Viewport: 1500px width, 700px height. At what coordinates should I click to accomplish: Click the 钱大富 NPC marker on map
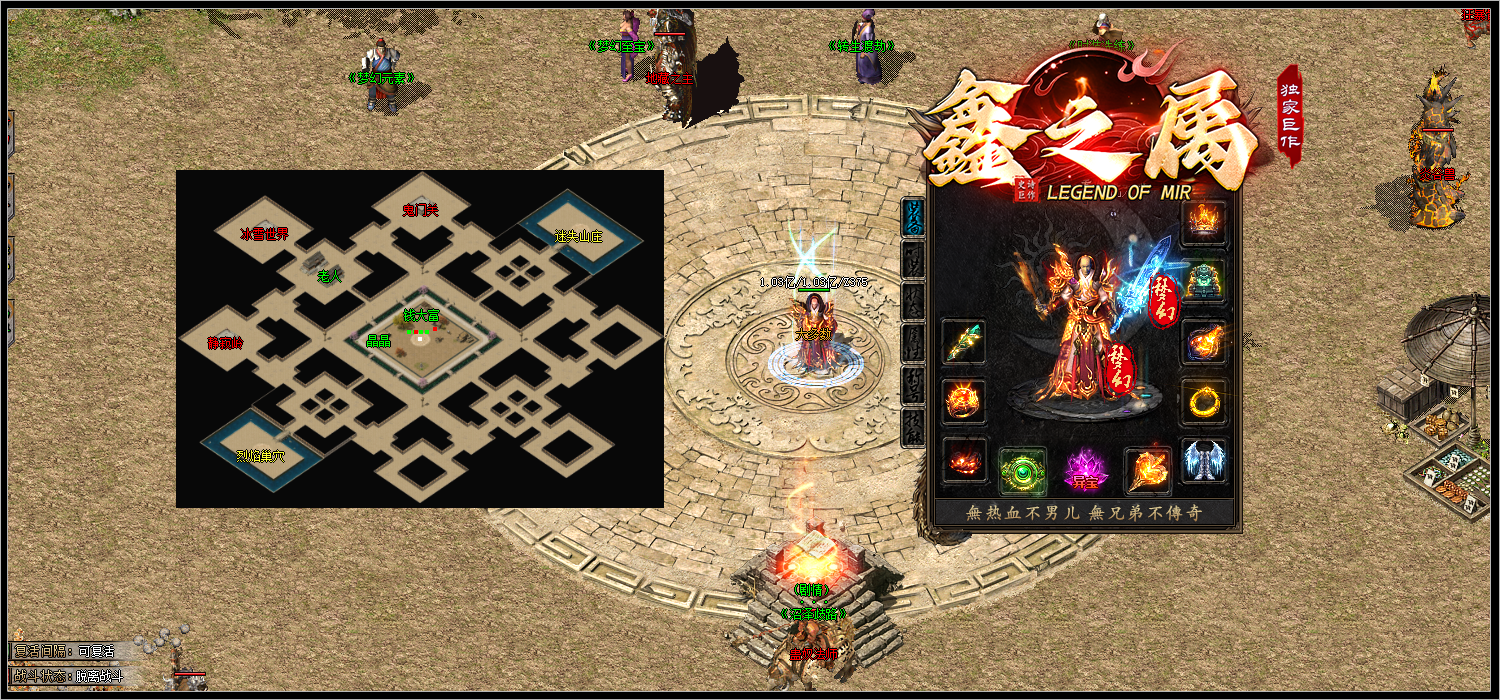421,316
